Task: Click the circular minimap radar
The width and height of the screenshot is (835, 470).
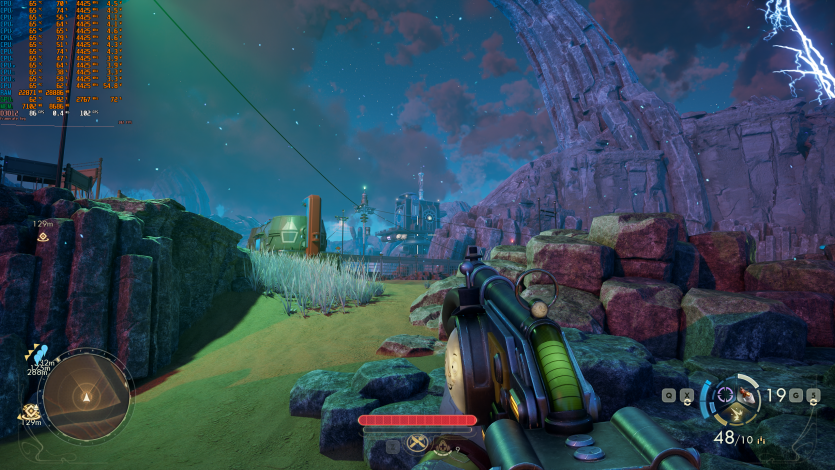Action: [x=88, y=395]
